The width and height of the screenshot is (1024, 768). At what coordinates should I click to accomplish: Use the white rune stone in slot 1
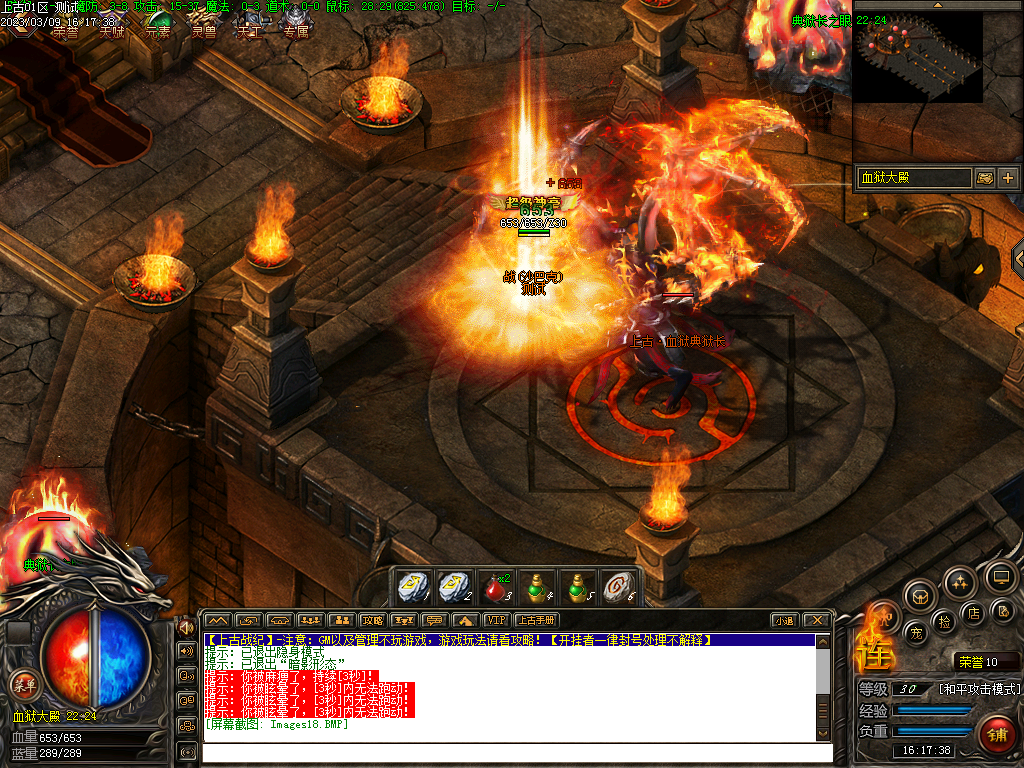[x=411, y=586]
